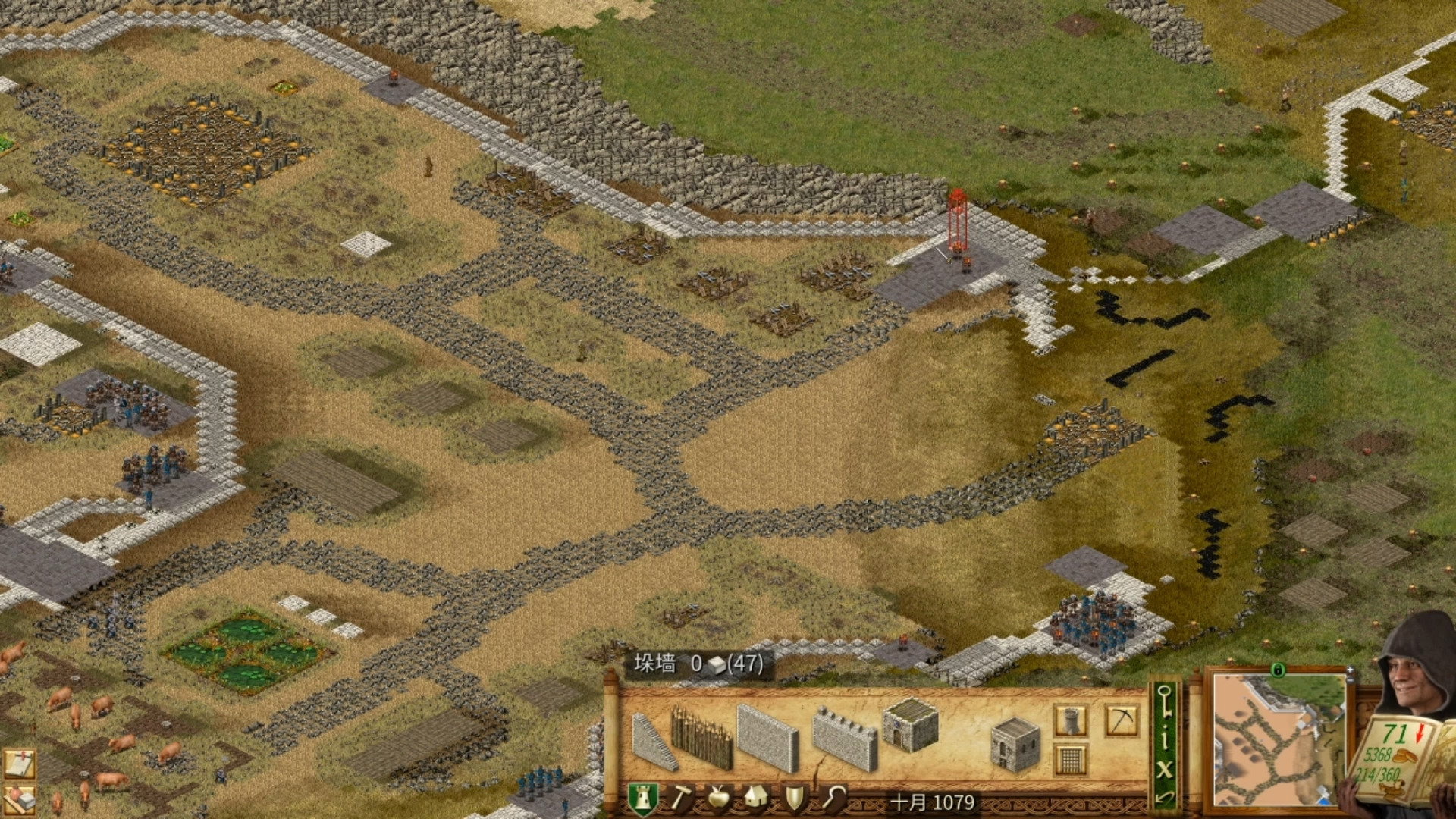
Task: Switch to the hammer industry category
Action: 681,799
